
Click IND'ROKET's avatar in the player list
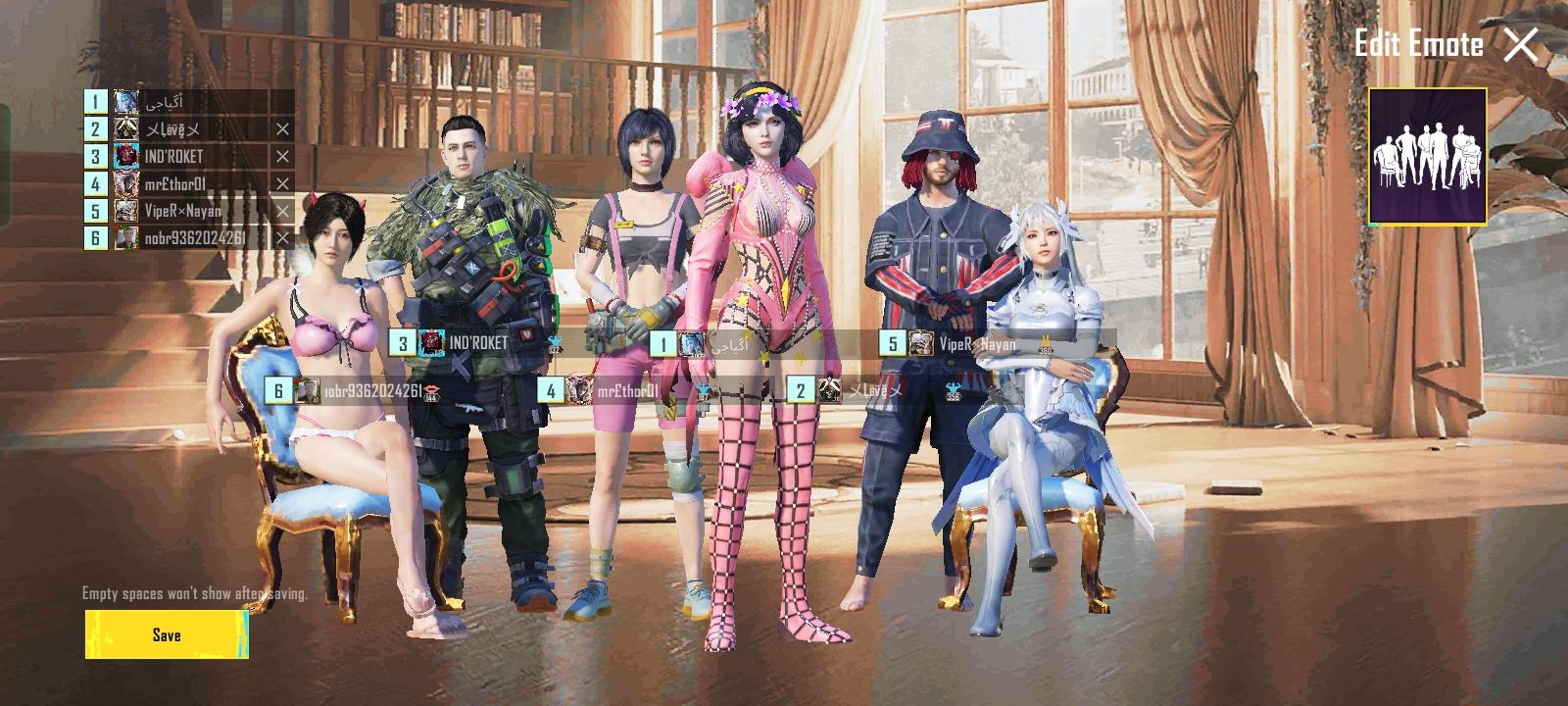[x=127, y=154]
